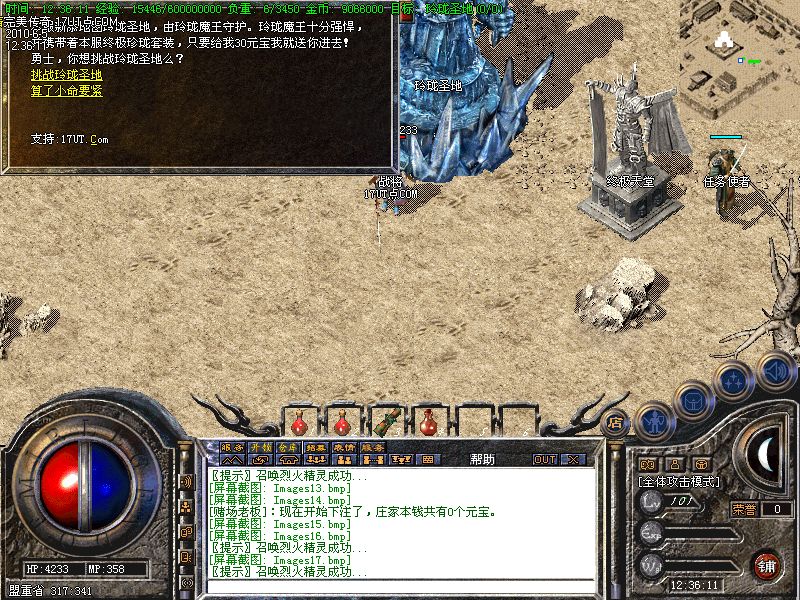The width and height of the screenshot is (800, 600).
Task: Open the bag round button
Action: [x=693, y=400]
